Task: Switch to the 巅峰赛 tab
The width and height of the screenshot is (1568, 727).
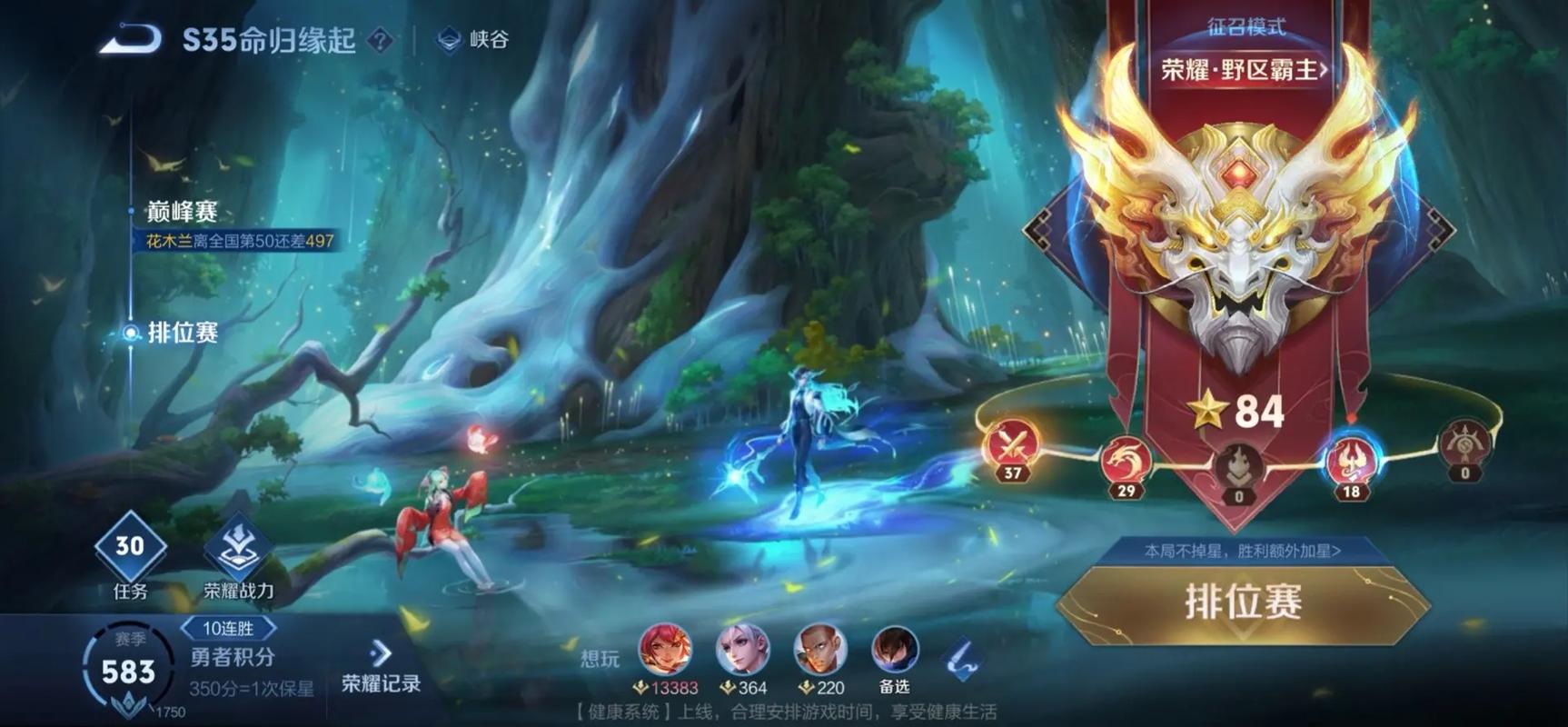Action: point(182,212)
